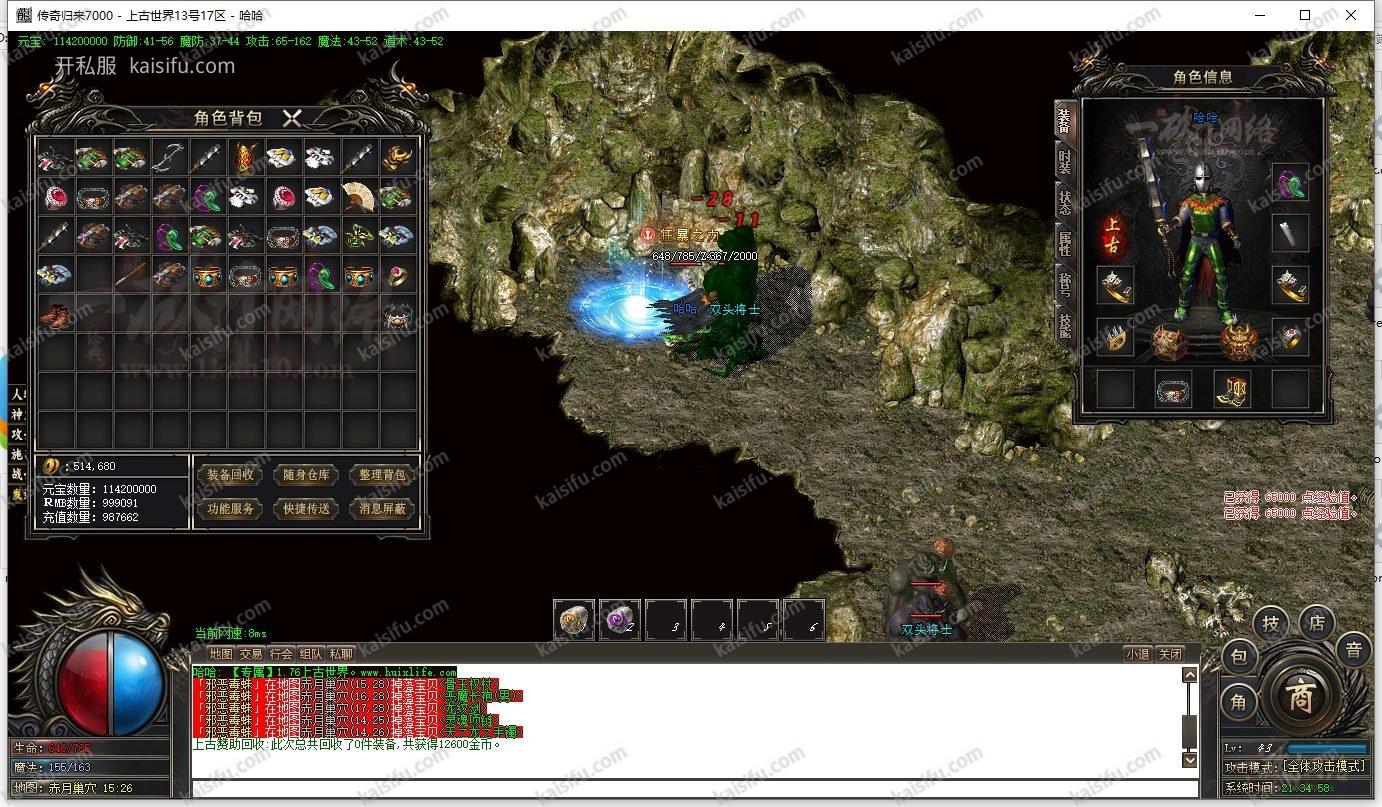Use the purple scroll in hotbar slot 2
Viewport: 1382px width, 807px height.
[620, 620]
